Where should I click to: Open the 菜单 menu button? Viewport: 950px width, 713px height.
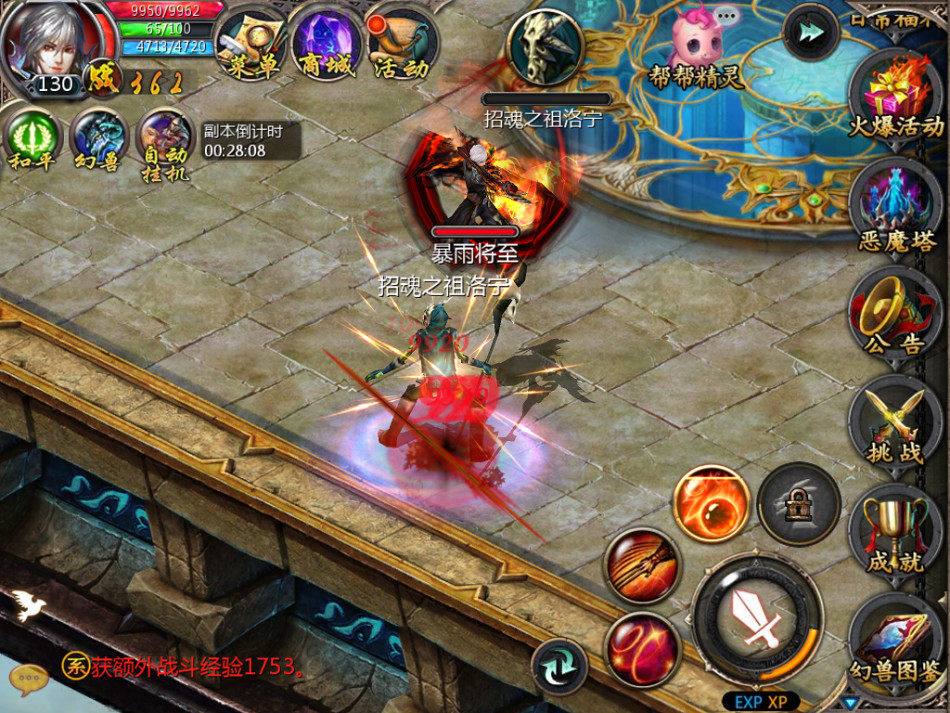coord(249,43)
